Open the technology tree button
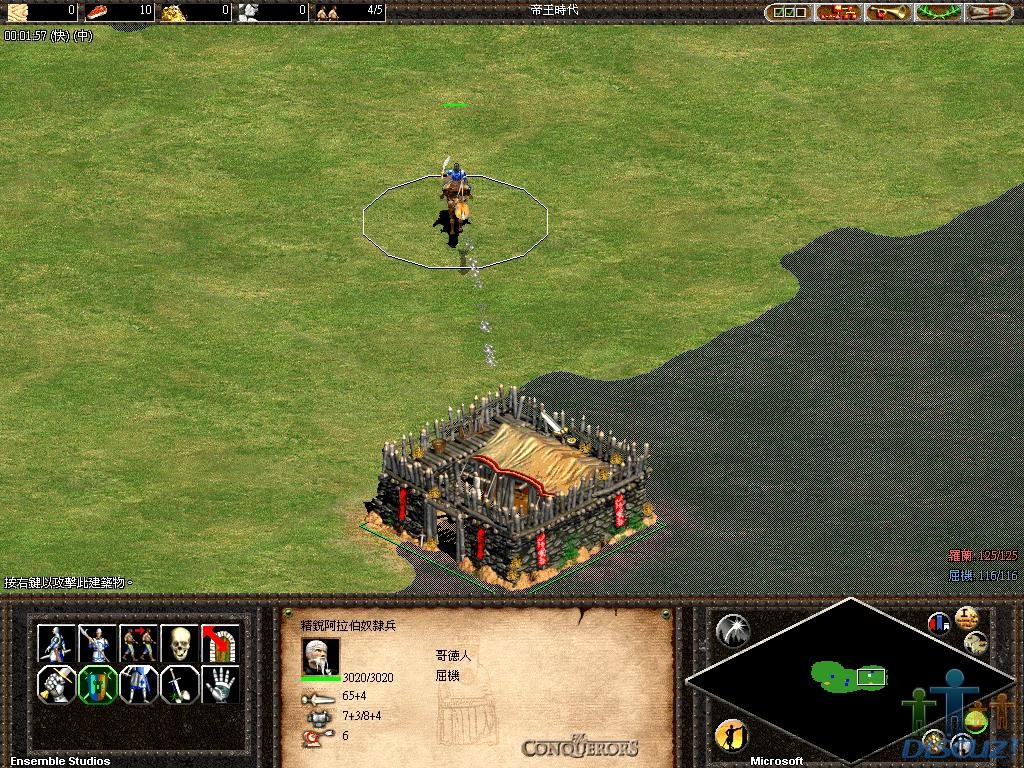 pyautogui.click(x=838, y=12)
